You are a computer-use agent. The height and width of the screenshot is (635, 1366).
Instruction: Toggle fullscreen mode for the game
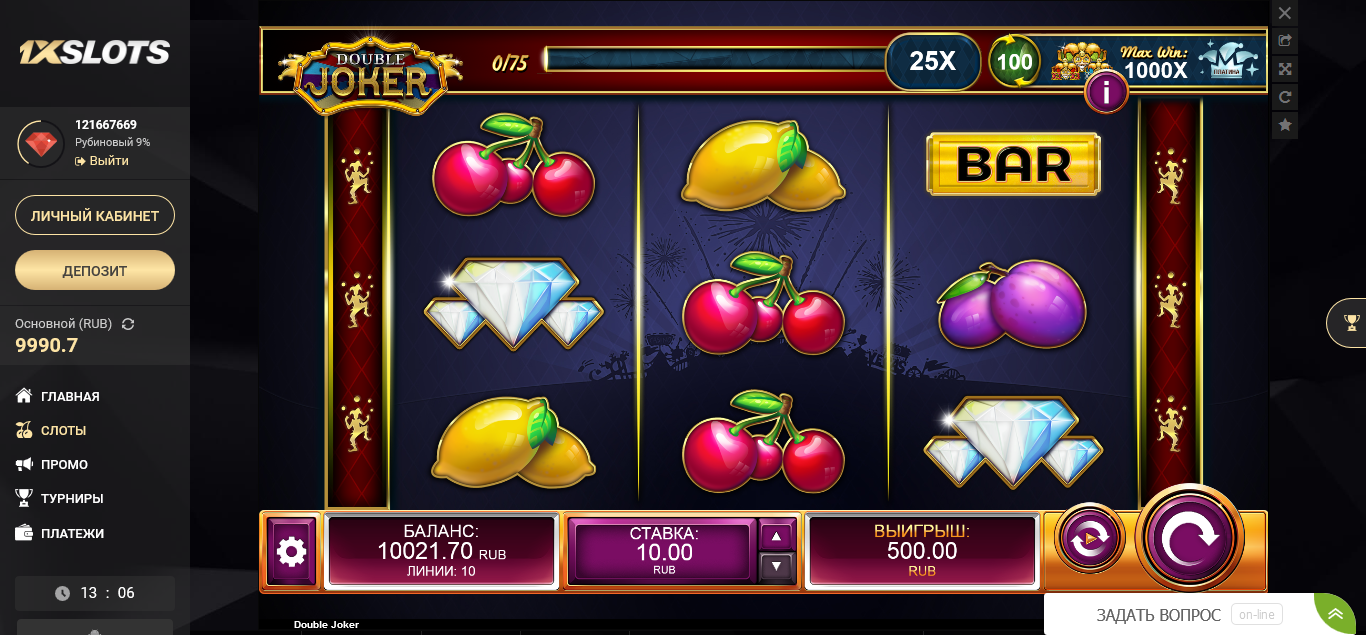pos(1285,69)
